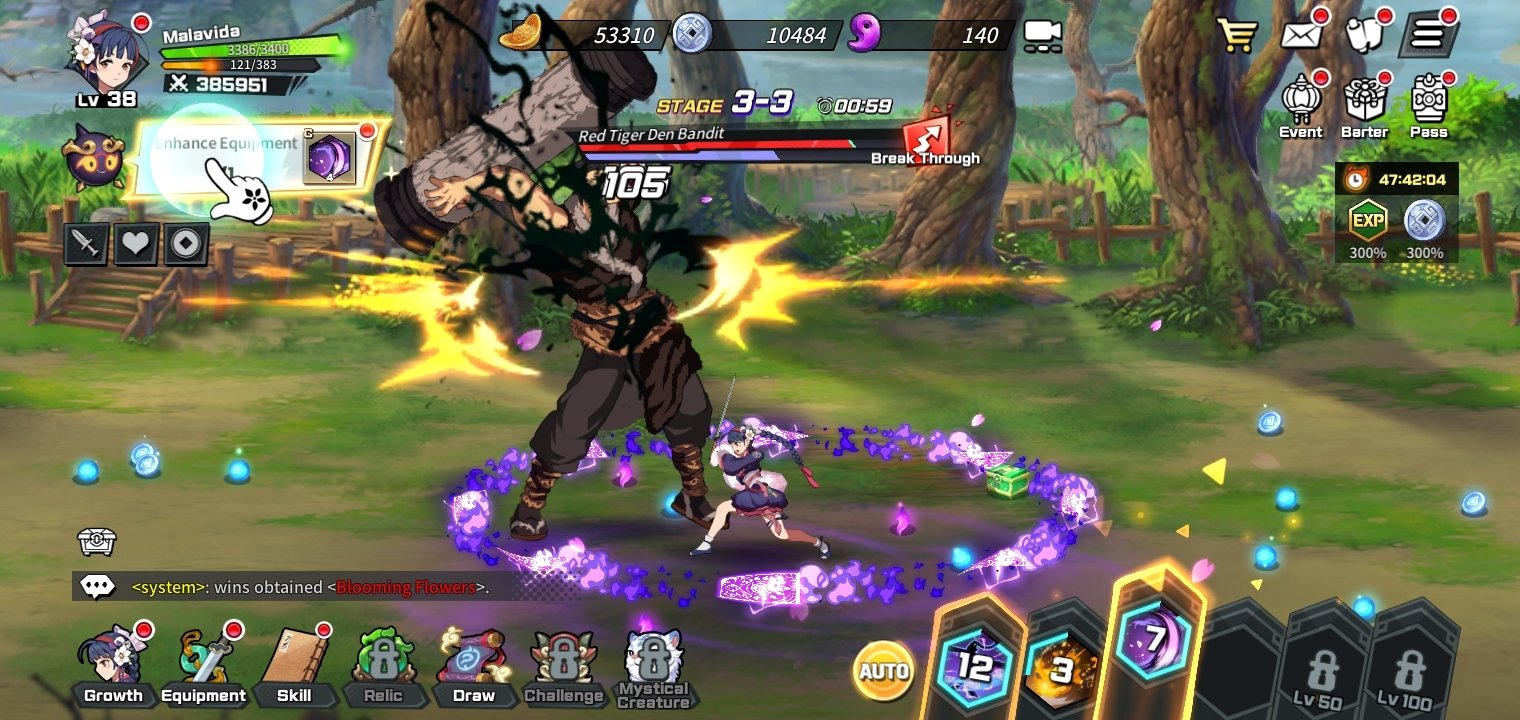The height and width of the screenshot is (720, 1520).
Task: Select the sword stat filter button
Action: point(86,245)
